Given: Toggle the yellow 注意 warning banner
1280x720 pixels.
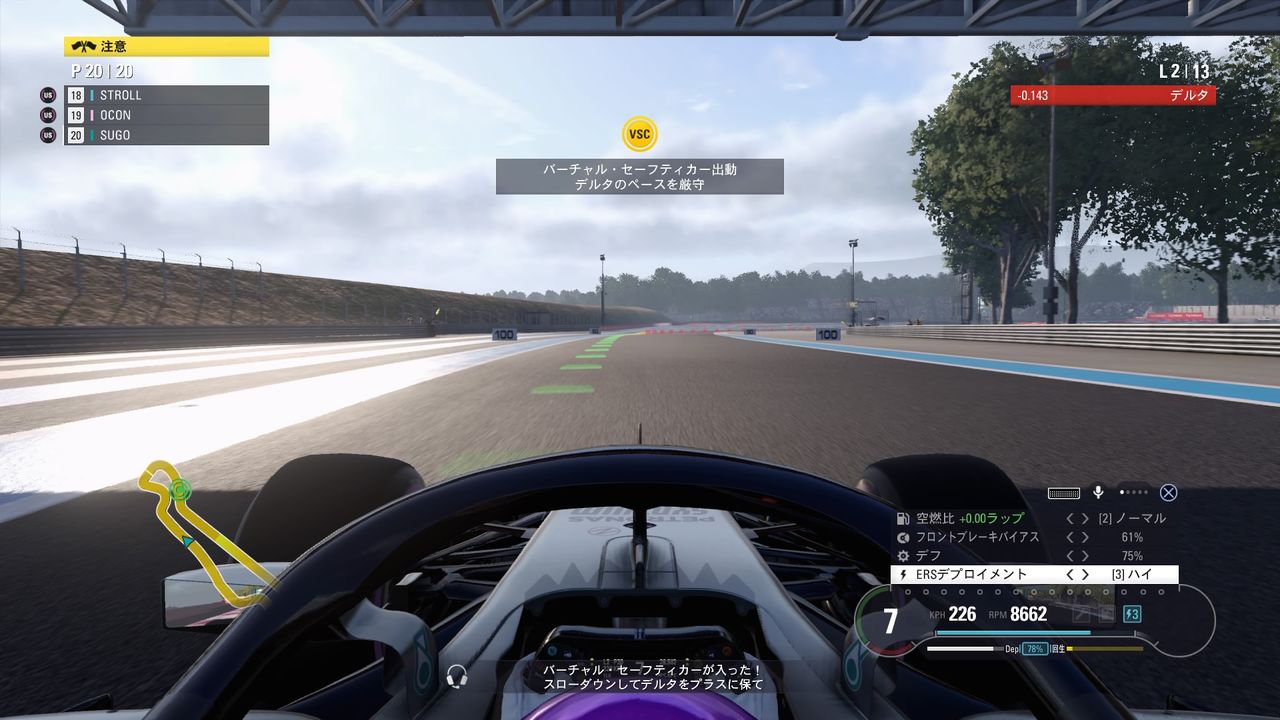Looking at the screenshot, I should [165, 46].
